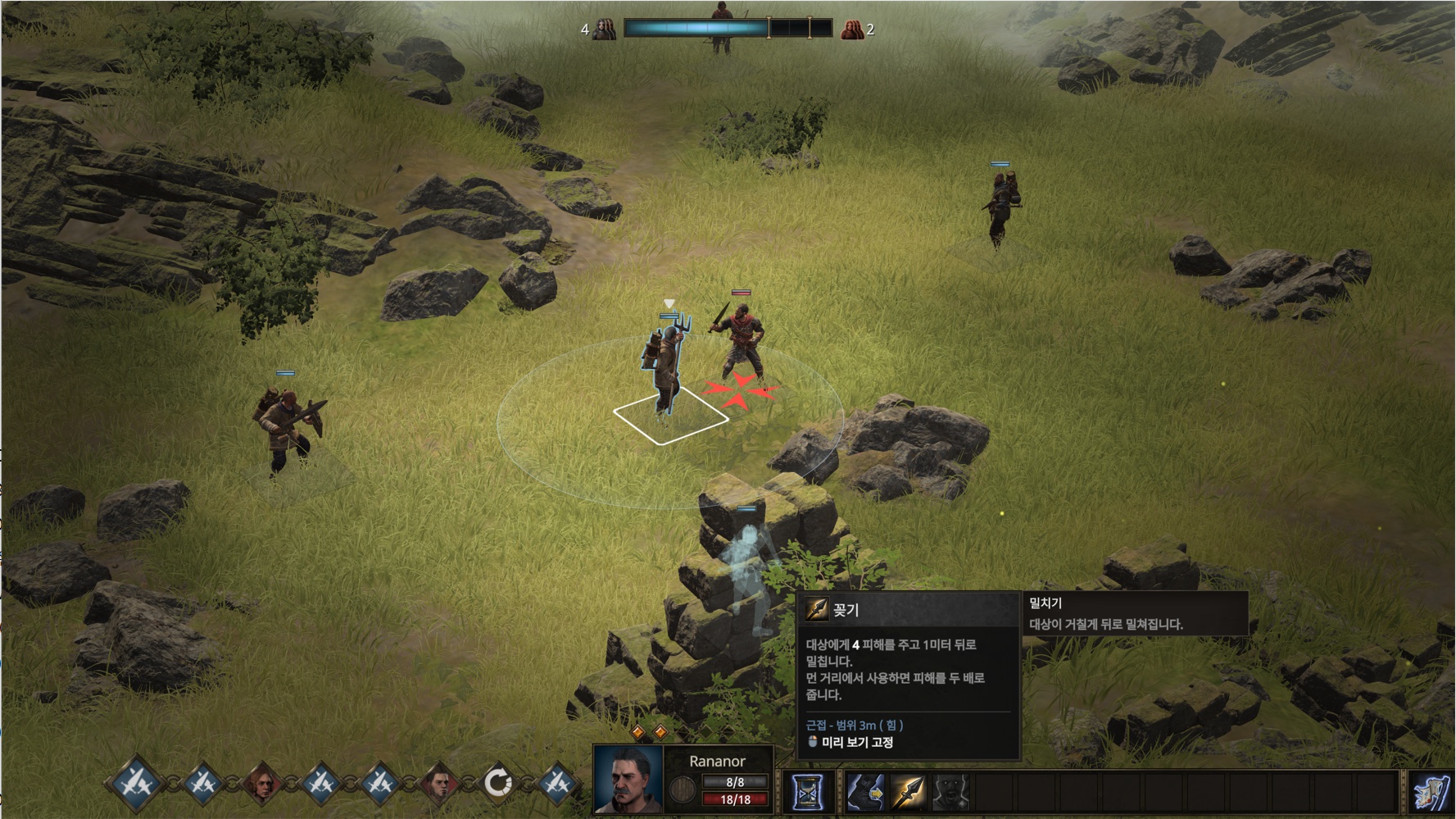Select Rananor's character portrait
Image resolution: width=1456 pixels, height=819 pixels.
coord(628,780)
